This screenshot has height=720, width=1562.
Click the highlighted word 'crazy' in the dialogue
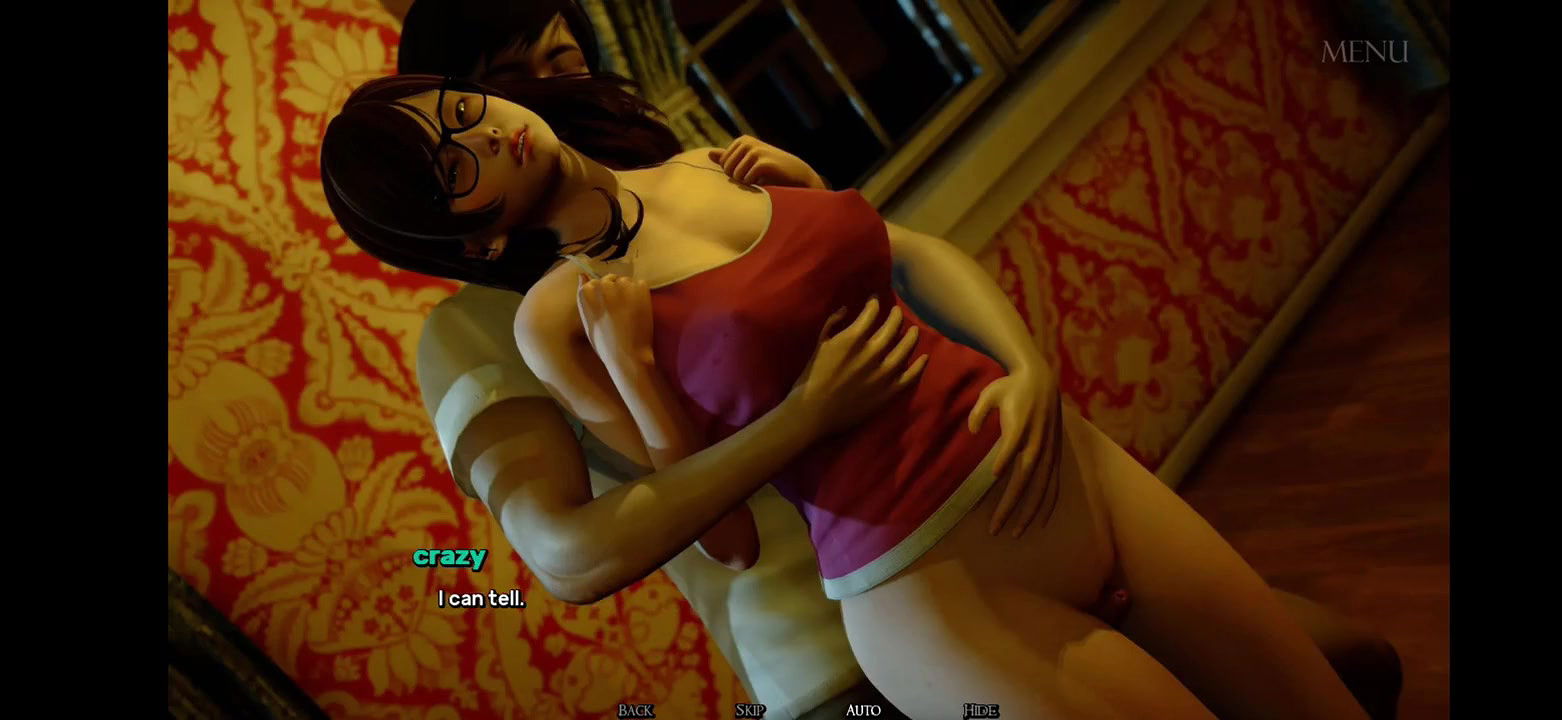click(450, 558)
